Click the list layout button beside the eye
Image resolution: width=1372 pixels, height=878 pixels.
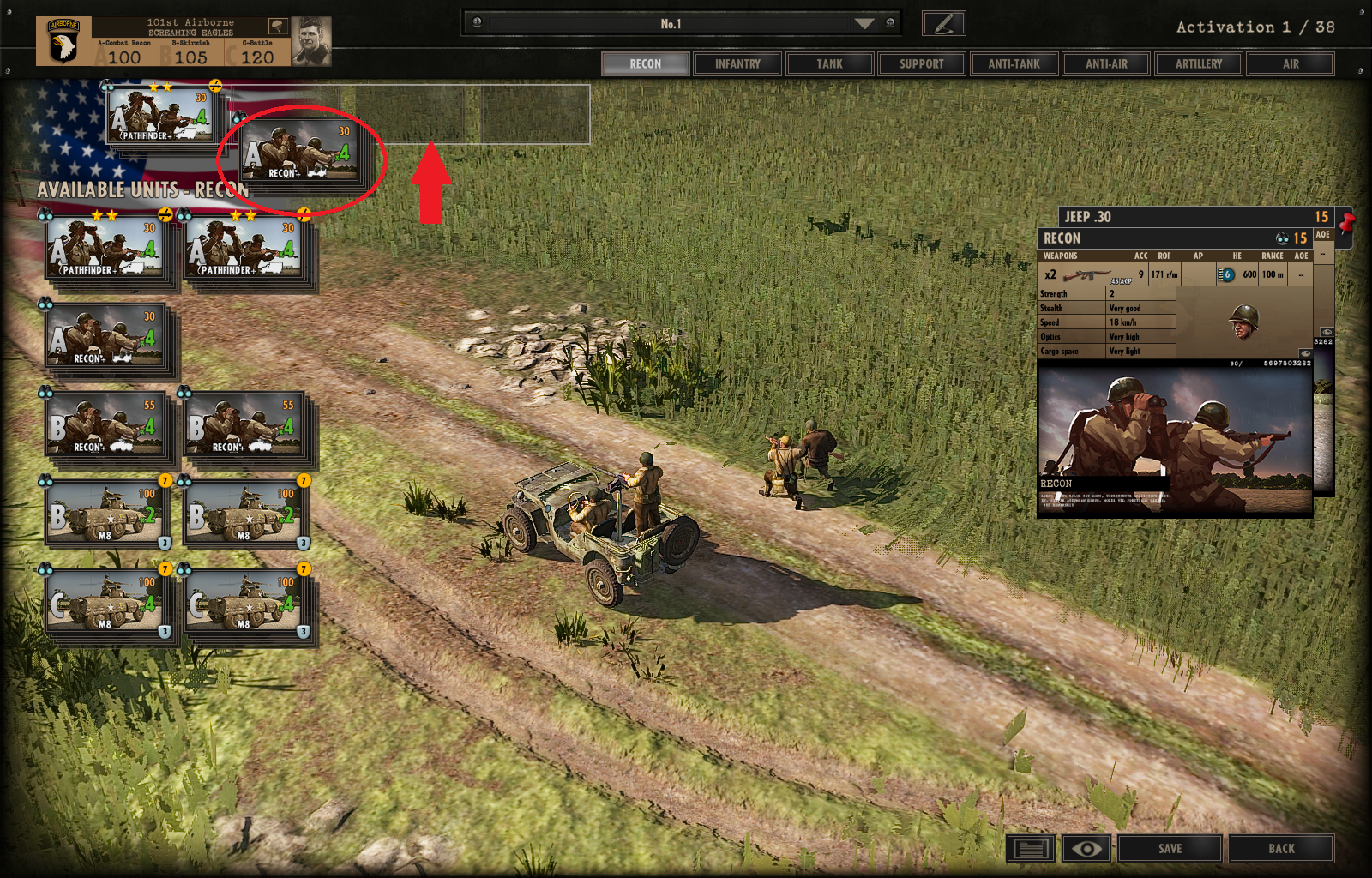click(x=1032, y=849)
